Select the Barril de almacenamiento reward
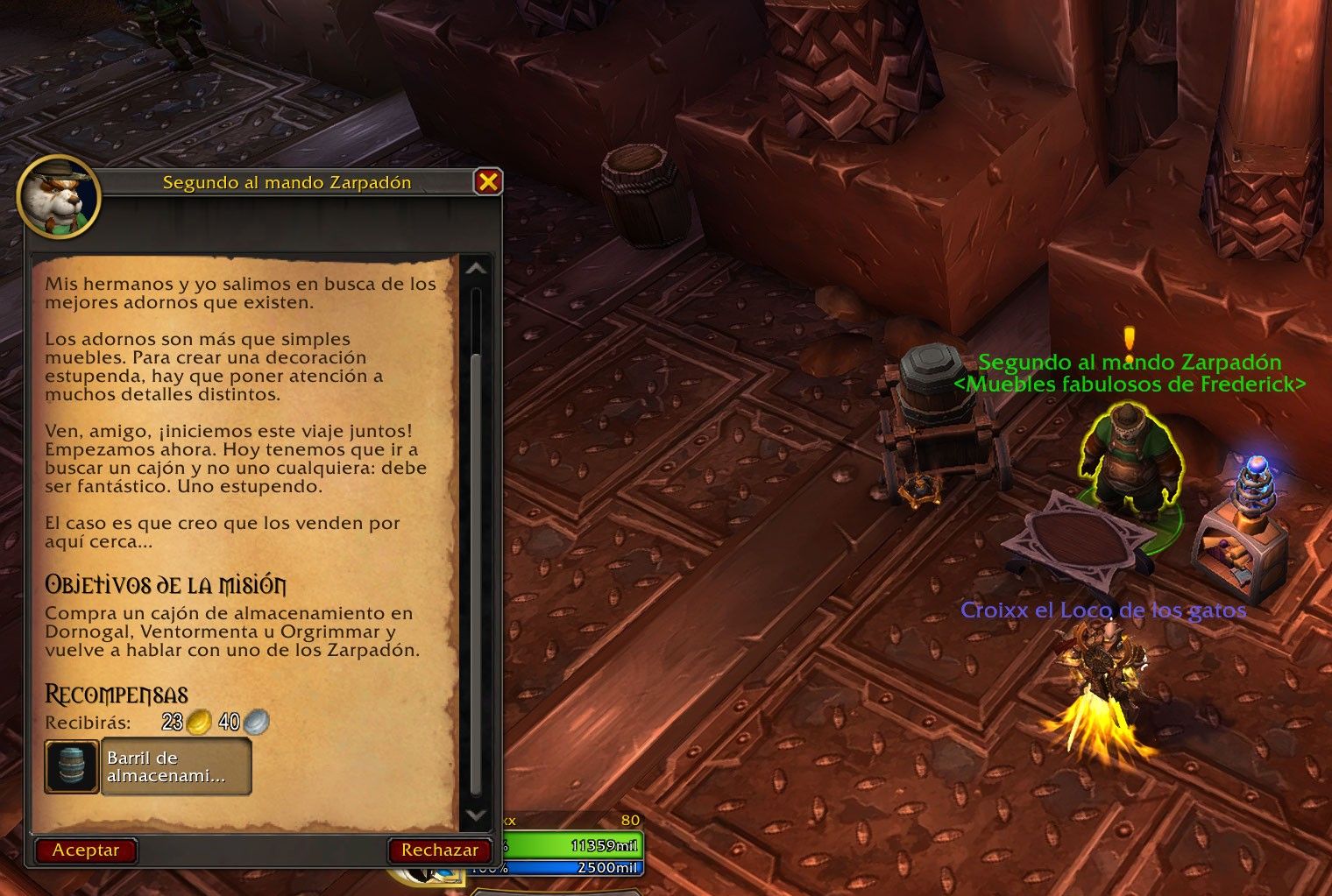This screenshot has width=1332, height=896. [148, 767]
